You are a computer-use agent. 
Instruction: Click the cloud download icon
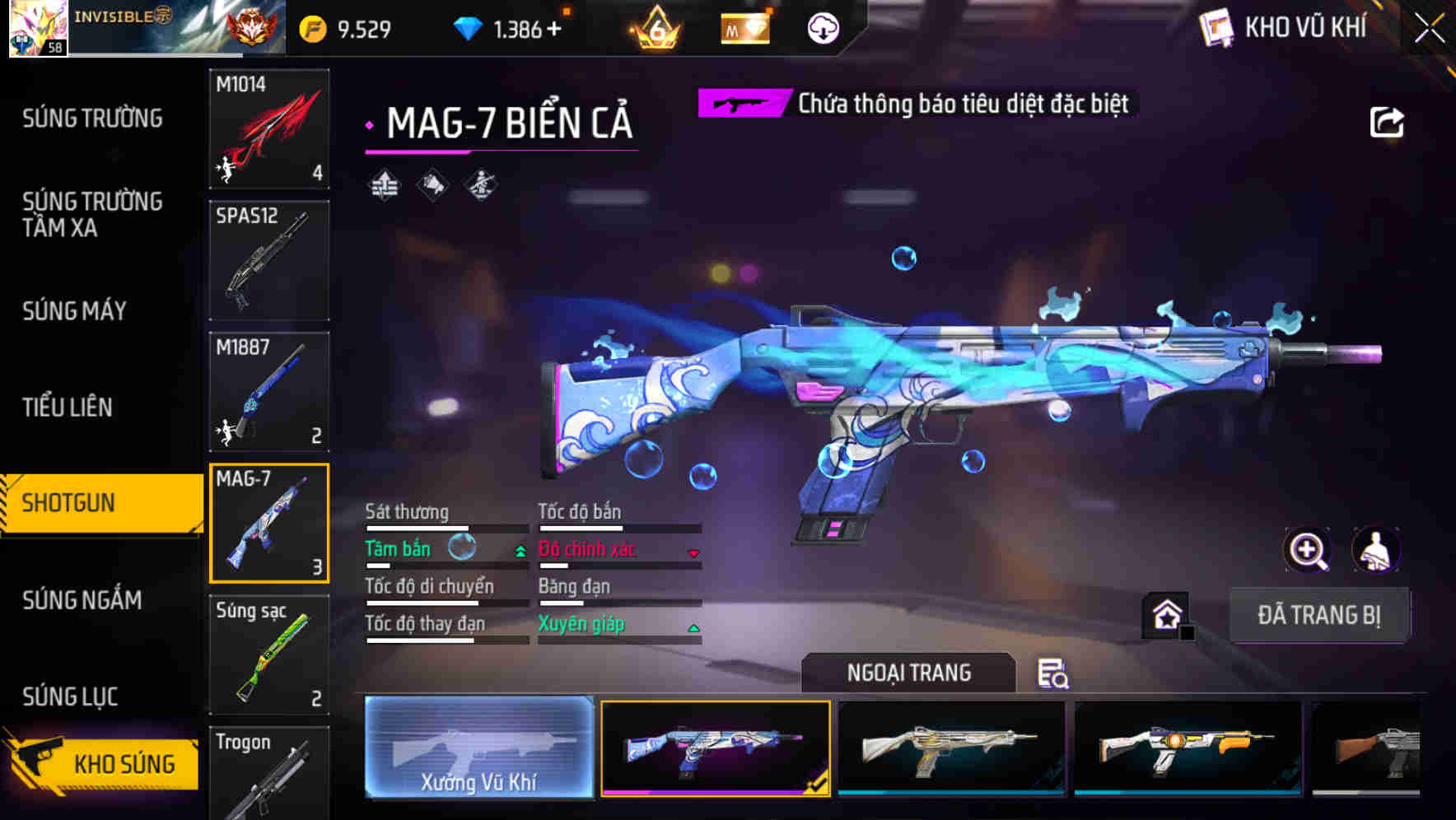coord(823,30)
